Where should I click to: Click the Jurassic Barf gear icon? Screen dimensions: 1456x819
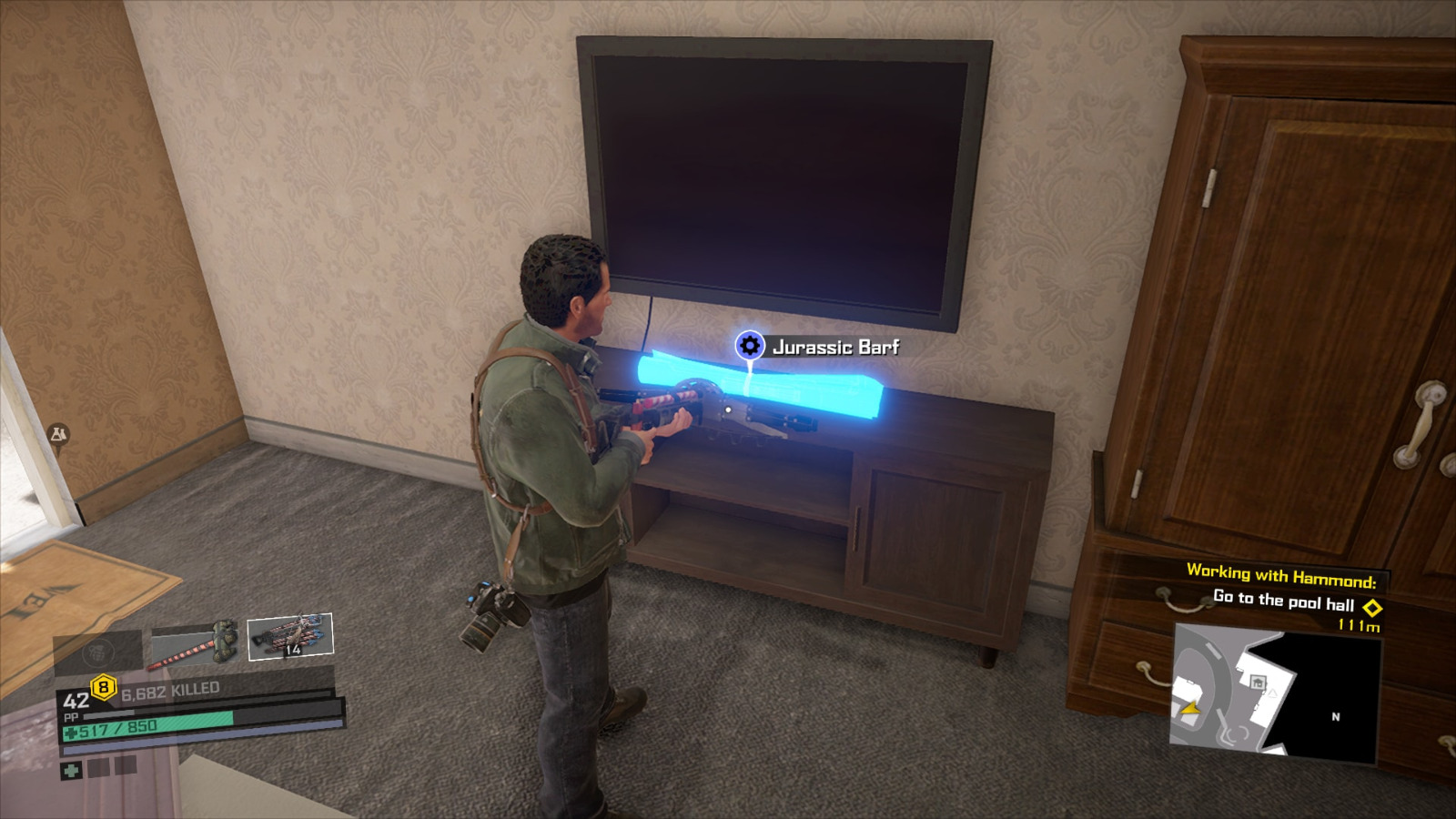[749, 345]
